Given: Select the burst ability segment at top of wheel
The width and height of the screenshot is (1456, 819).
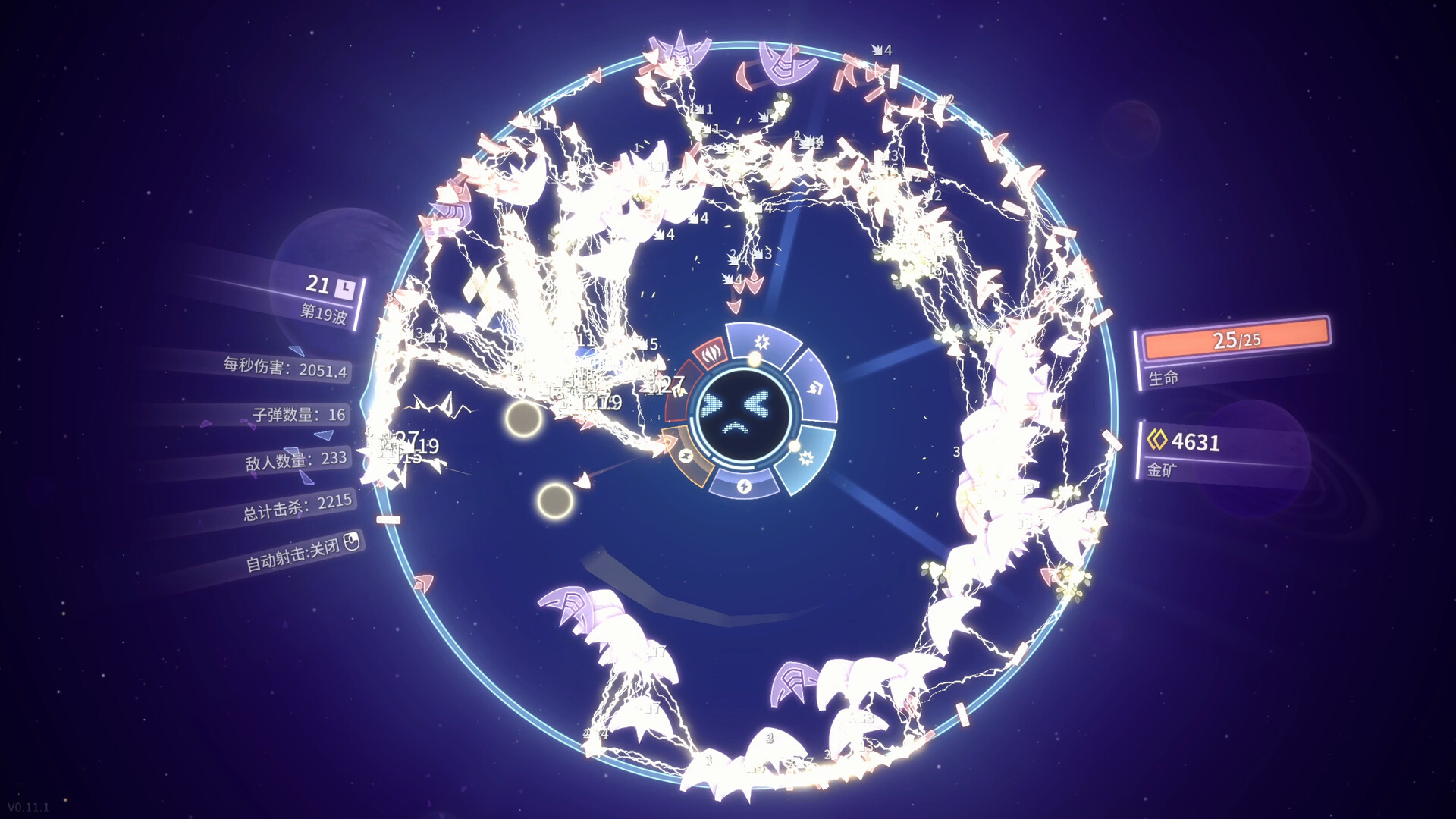Looking at the screenshot, I should (x=761, y=342).
